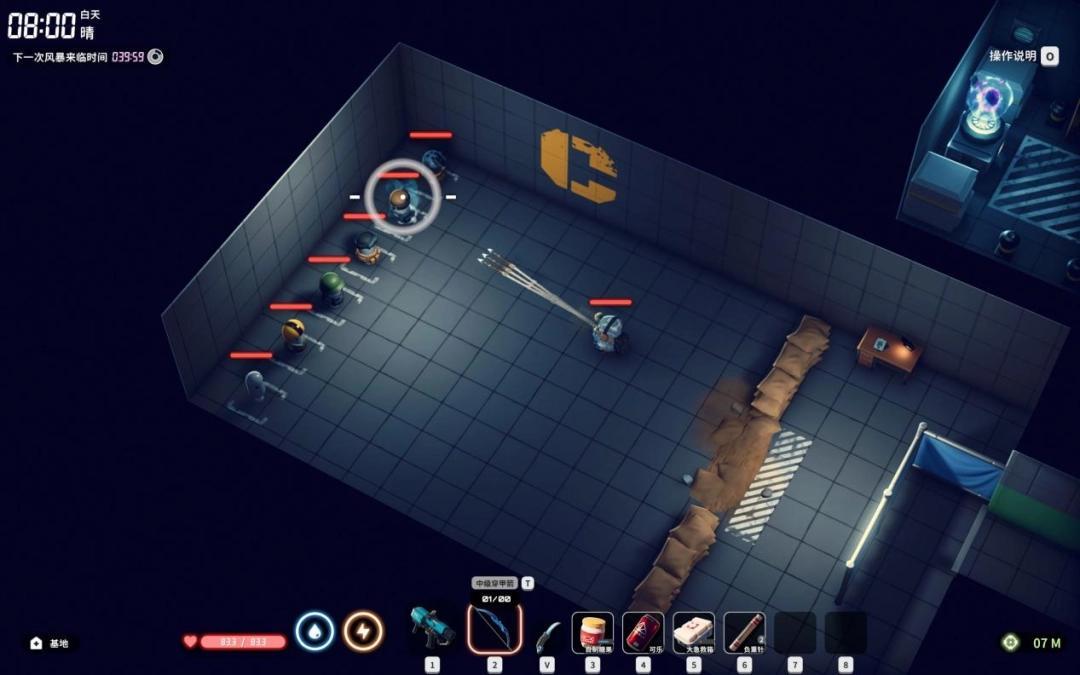Select the blue bow weapon slot
The width and height of the screenshot is (1080, 675).
pyautogui.click(x=494, y=630)
